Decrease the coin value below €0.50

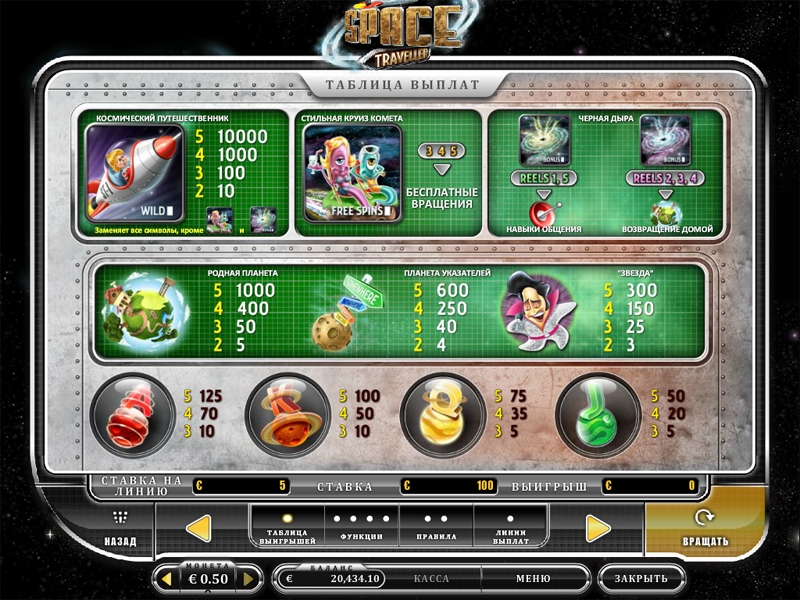[168, 578]
